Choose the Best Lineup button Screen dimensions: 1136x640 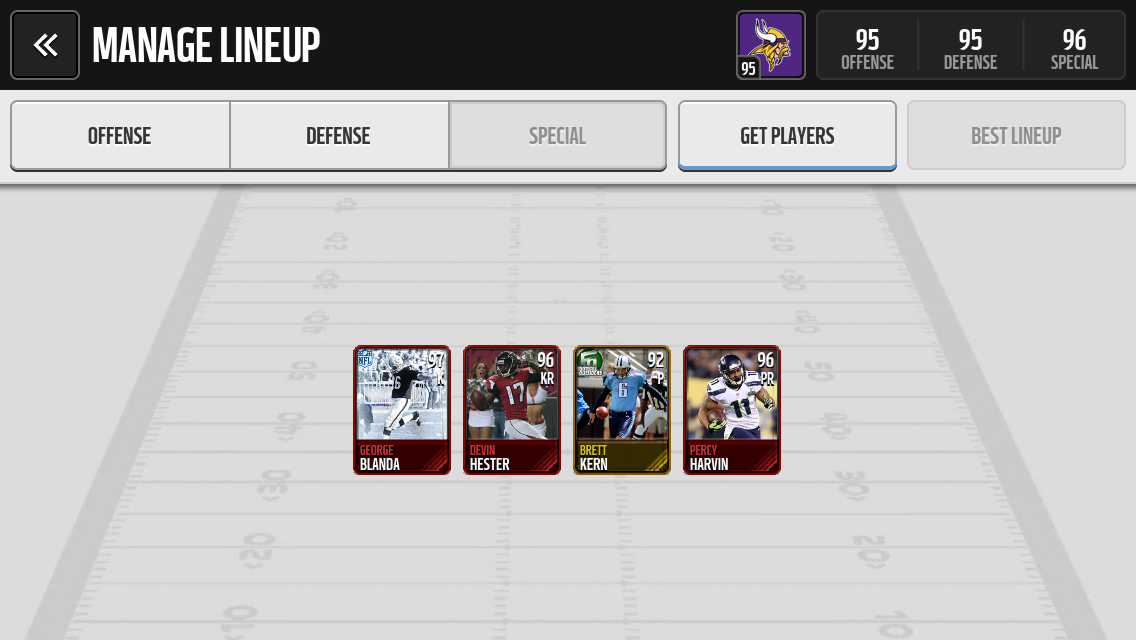click(x=1016, y=136)
